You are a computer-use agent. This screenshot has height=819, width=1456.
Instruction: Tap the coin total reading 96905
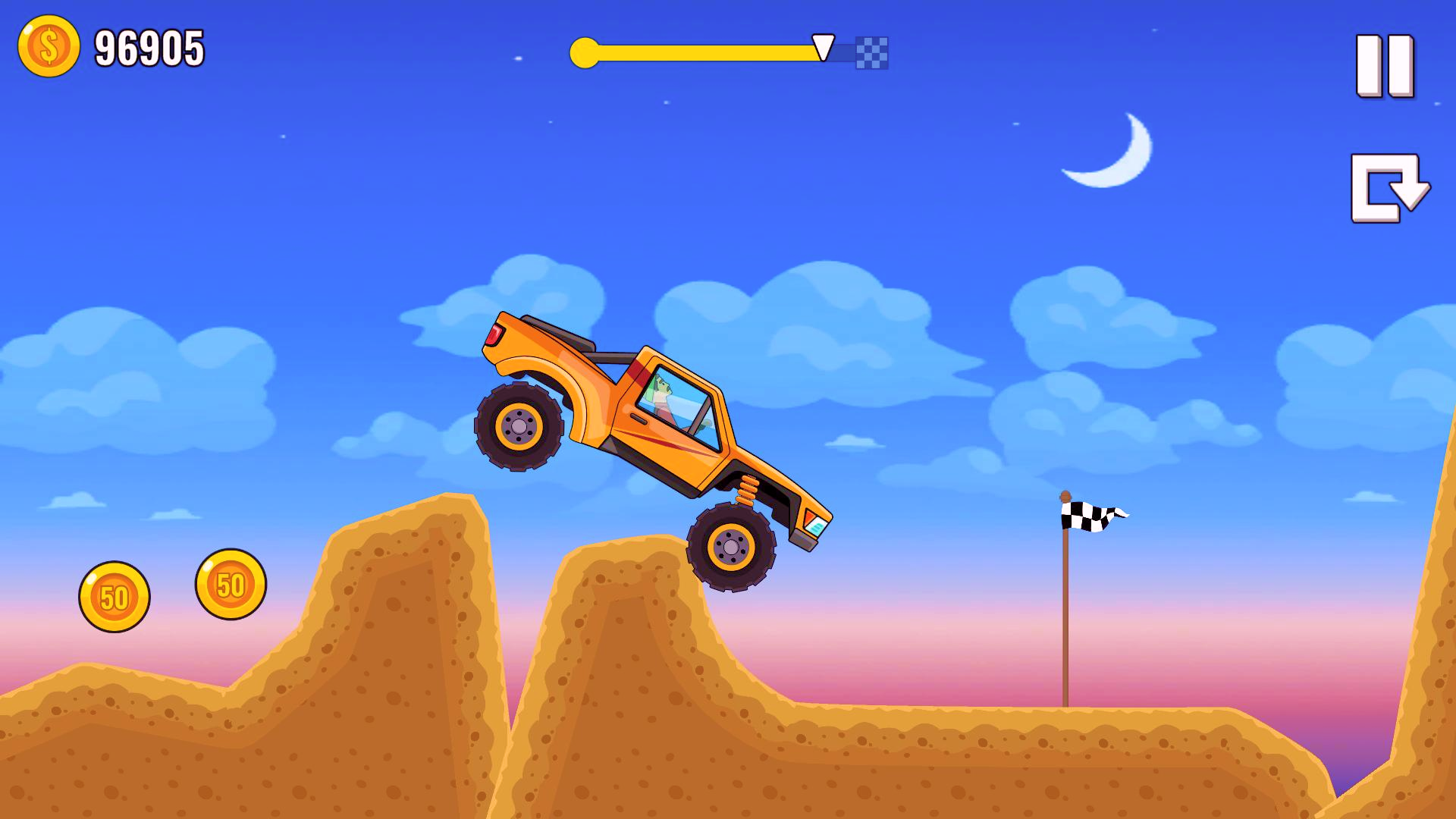(149, 47)
